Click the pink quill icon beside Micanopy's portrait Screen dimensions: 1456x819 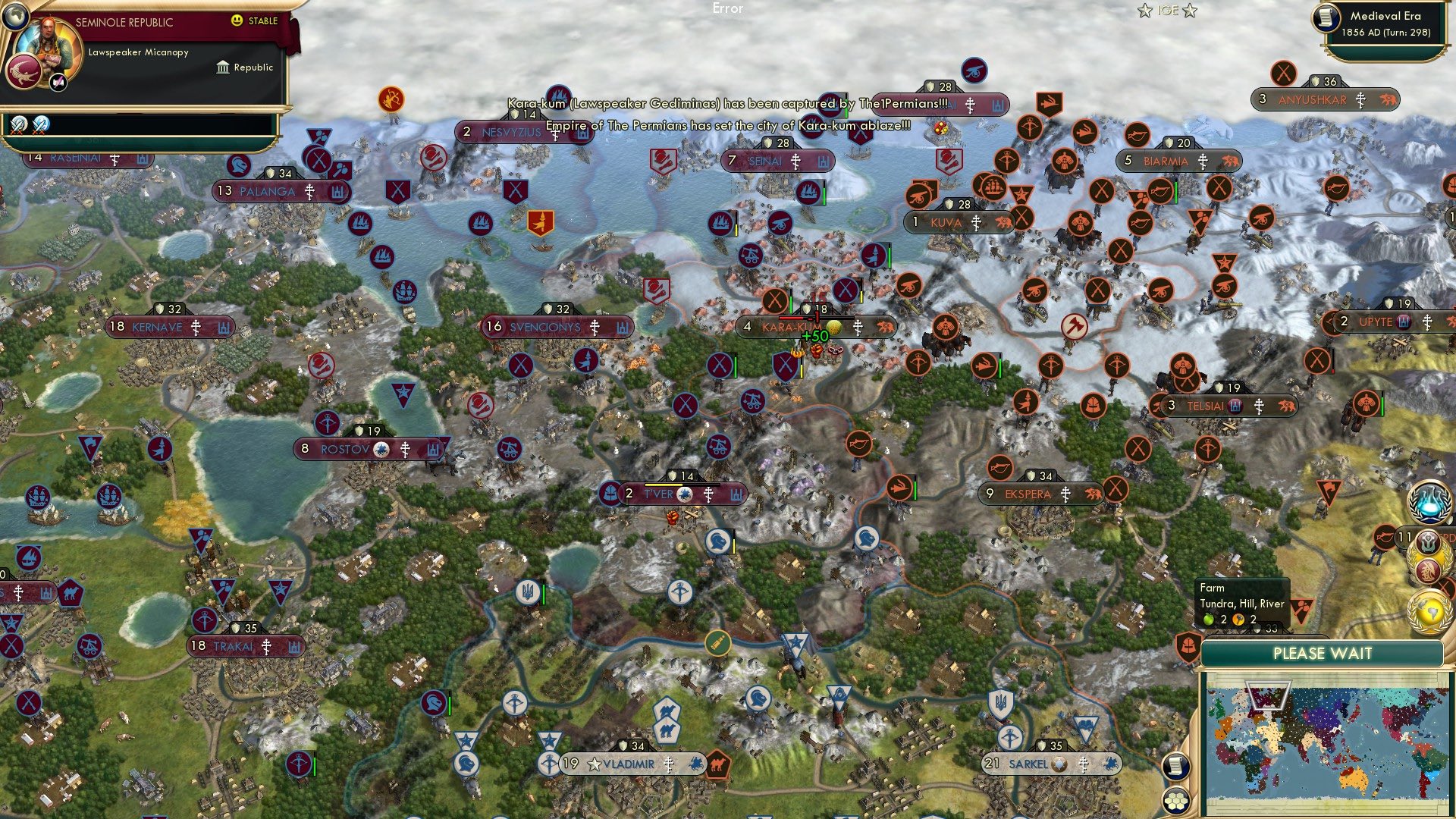pos(58,83)
